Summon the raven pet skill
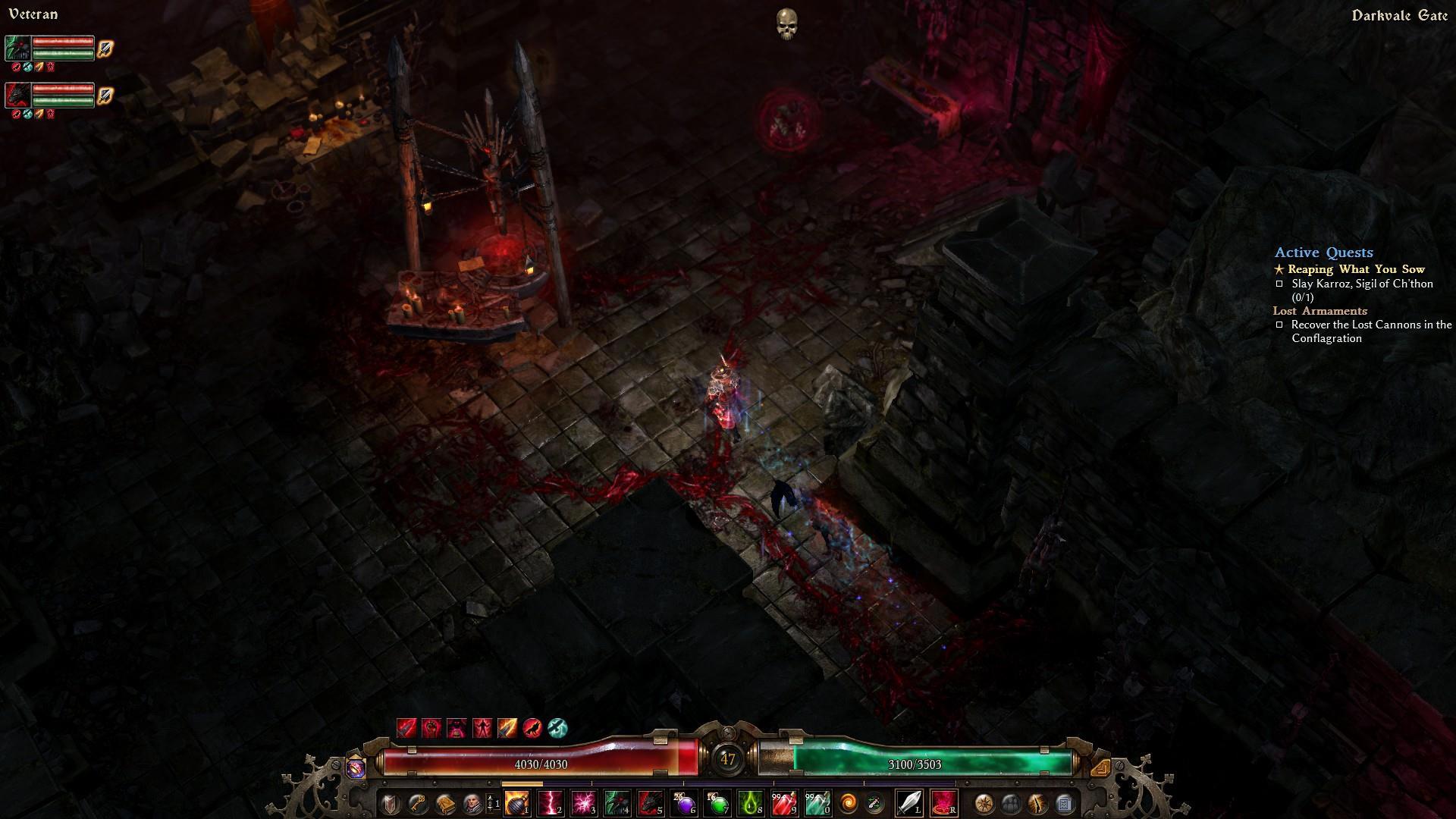 click(617, 802)
